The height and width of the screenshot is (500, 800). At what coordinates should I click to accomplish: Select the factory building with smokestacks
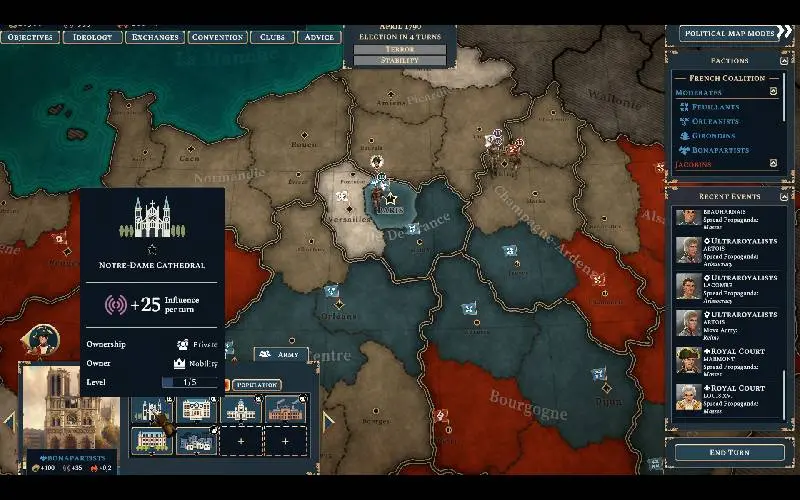tap(283, 409)
